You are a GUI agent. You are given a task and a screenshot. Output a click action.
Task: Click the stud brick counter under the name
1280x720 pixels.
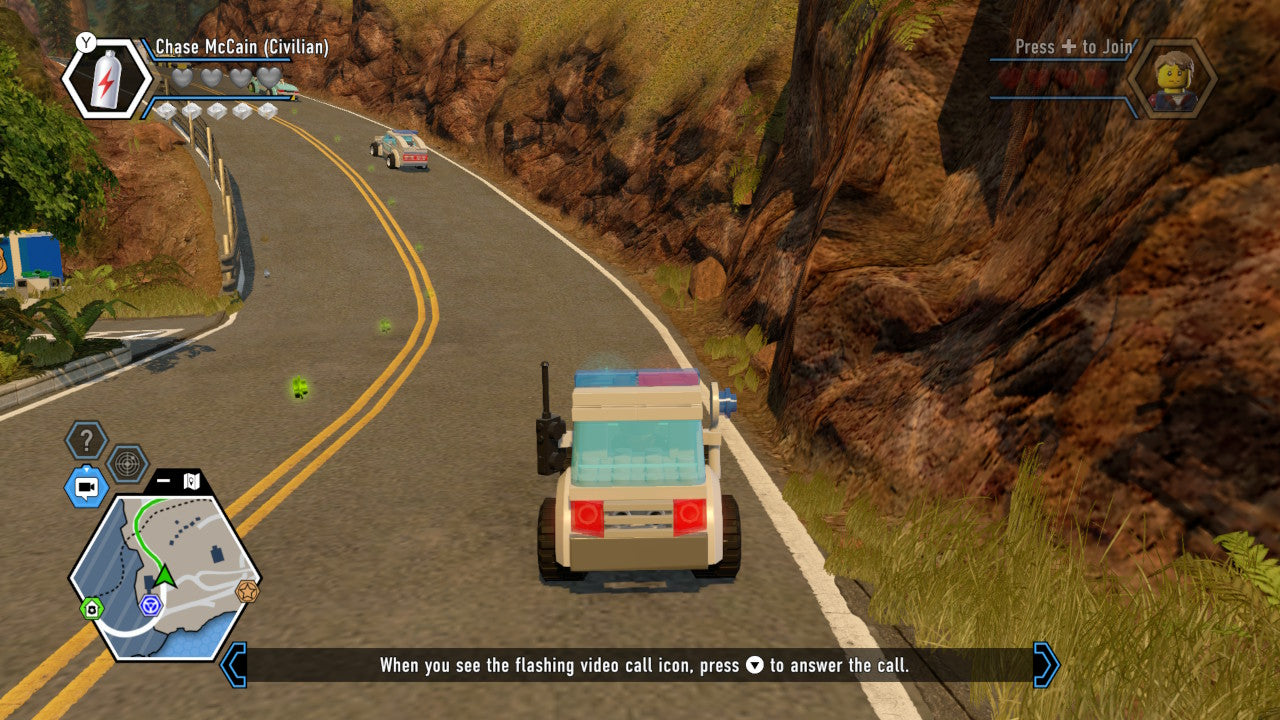point(220,108)
